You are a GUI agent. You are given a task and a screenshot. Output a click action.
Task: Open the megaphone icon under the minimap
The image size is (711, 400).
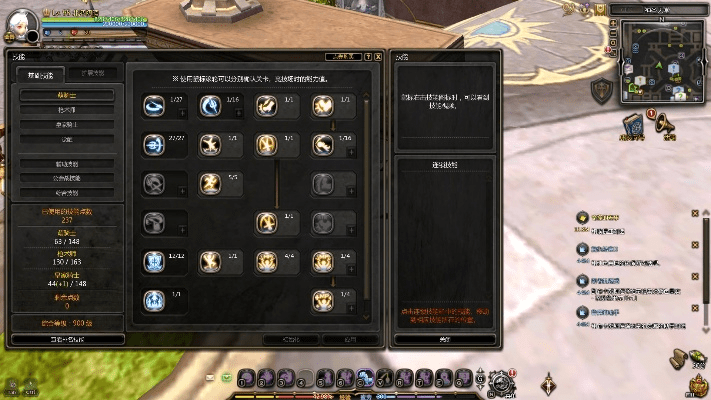[x=662, y=125]
